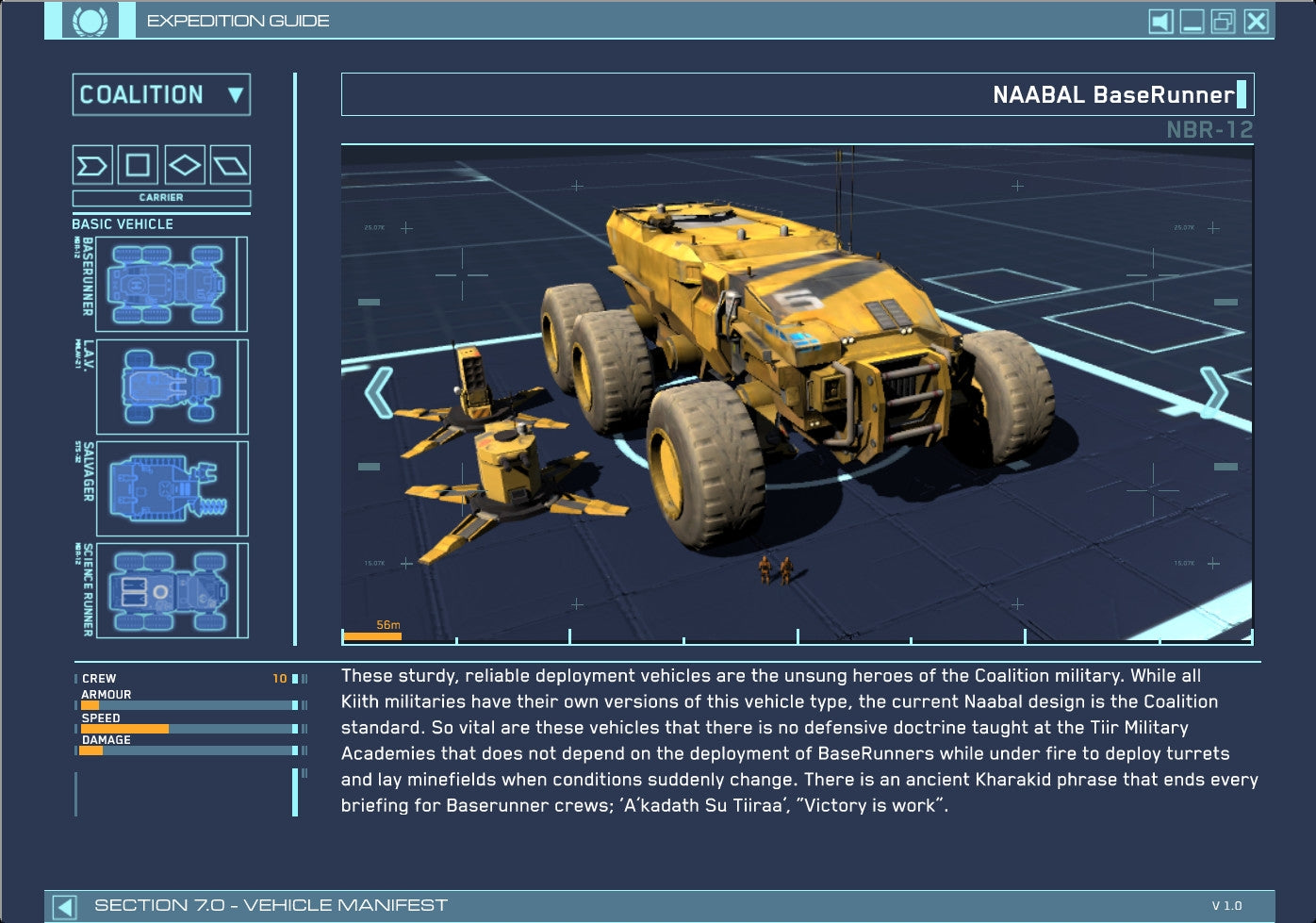Image resolution: width=1316 pixels, height=923 pixels.
Task: Select the NAABAL BaseRunner title header
Action: pyautogui.click(x=1115, y=94)
